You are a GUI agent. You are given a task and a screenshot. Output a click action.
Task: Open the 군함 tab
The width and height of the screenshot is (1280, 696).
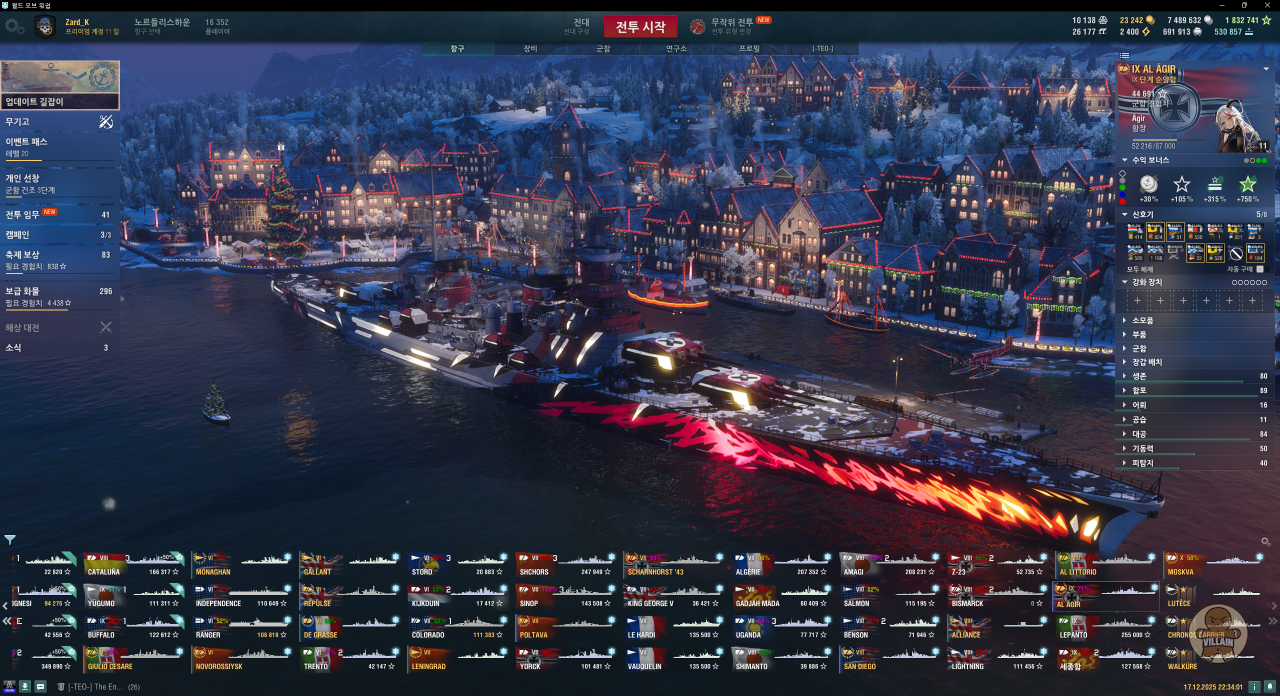click(603, 48)
